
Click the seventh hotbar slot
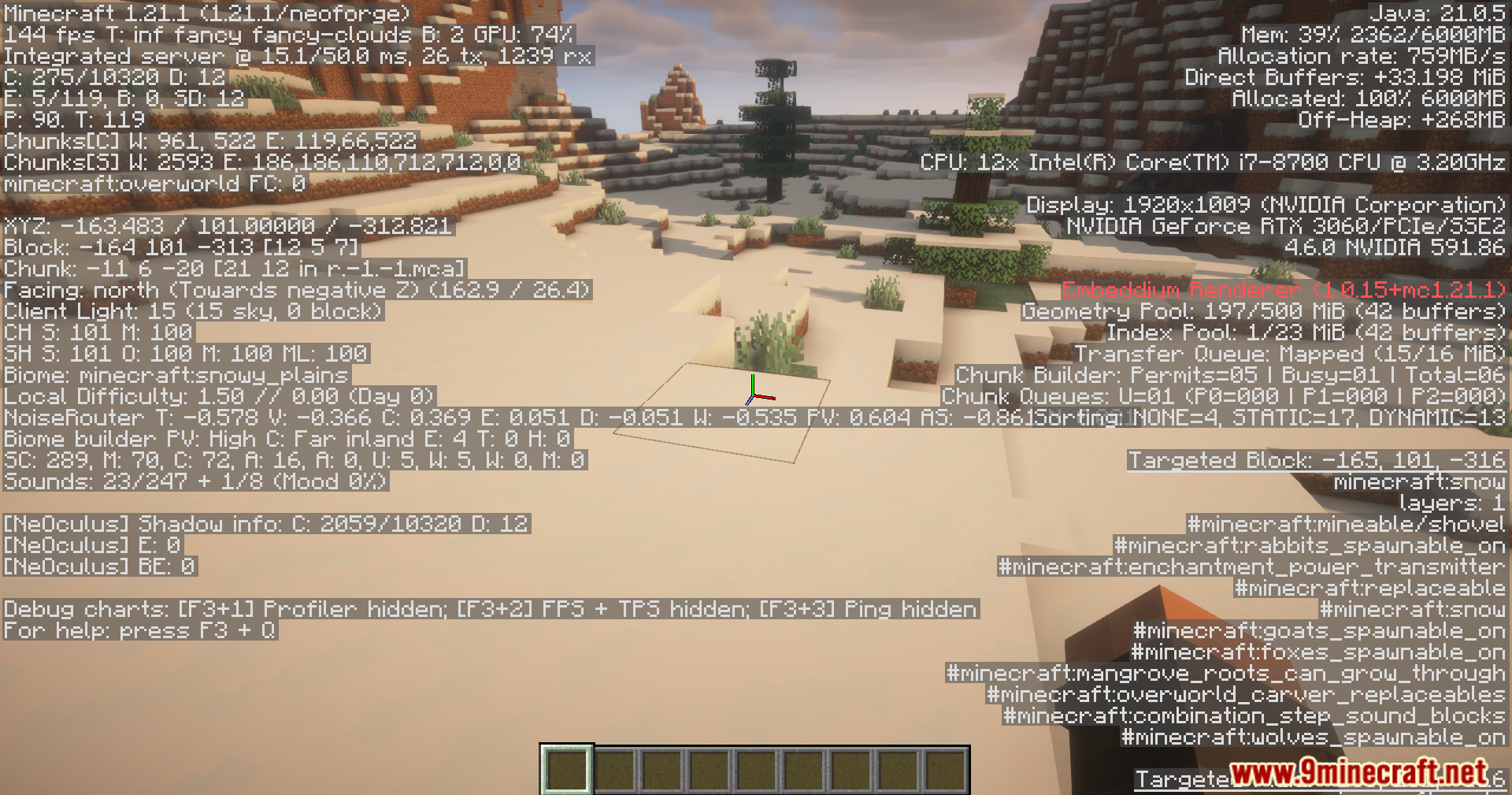click(x=850, y=770)
